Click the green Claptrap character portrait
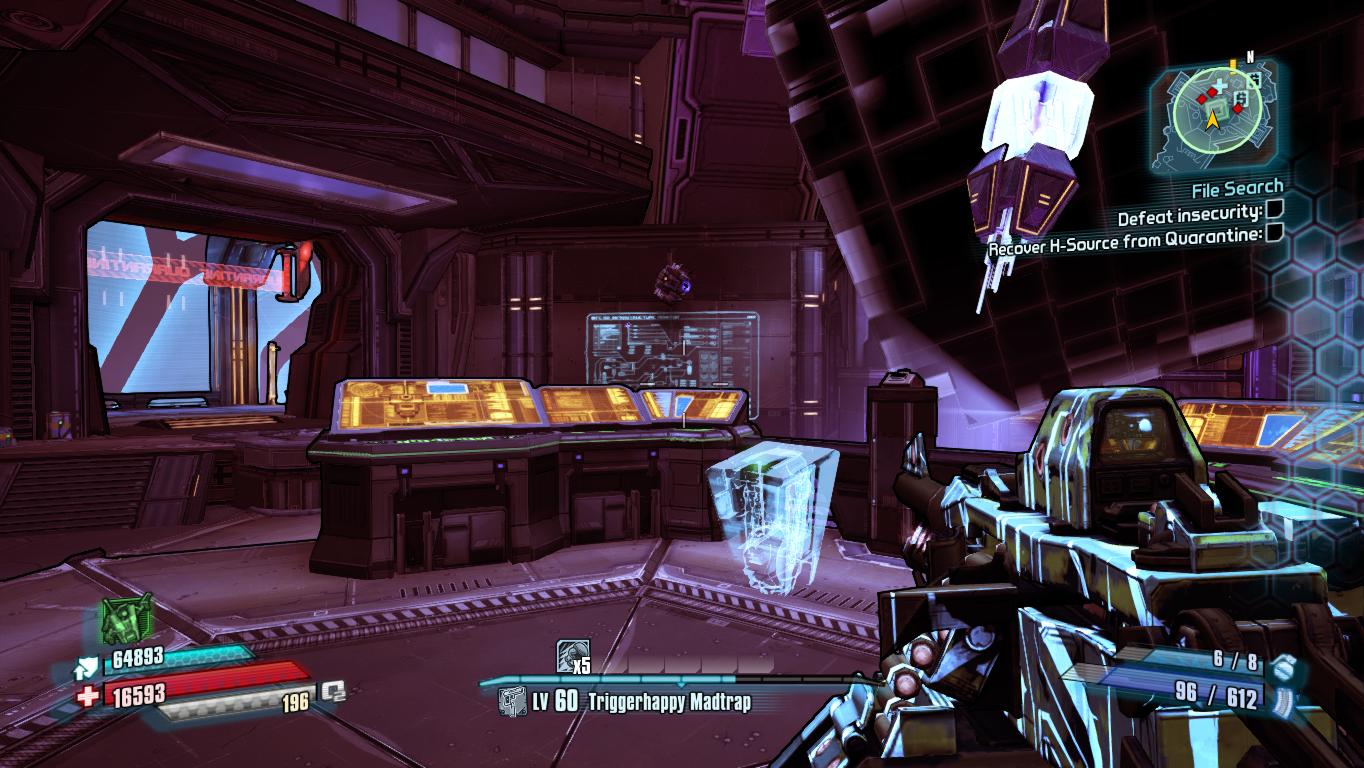The image size is (1364, 768). (x=126, y=620)
